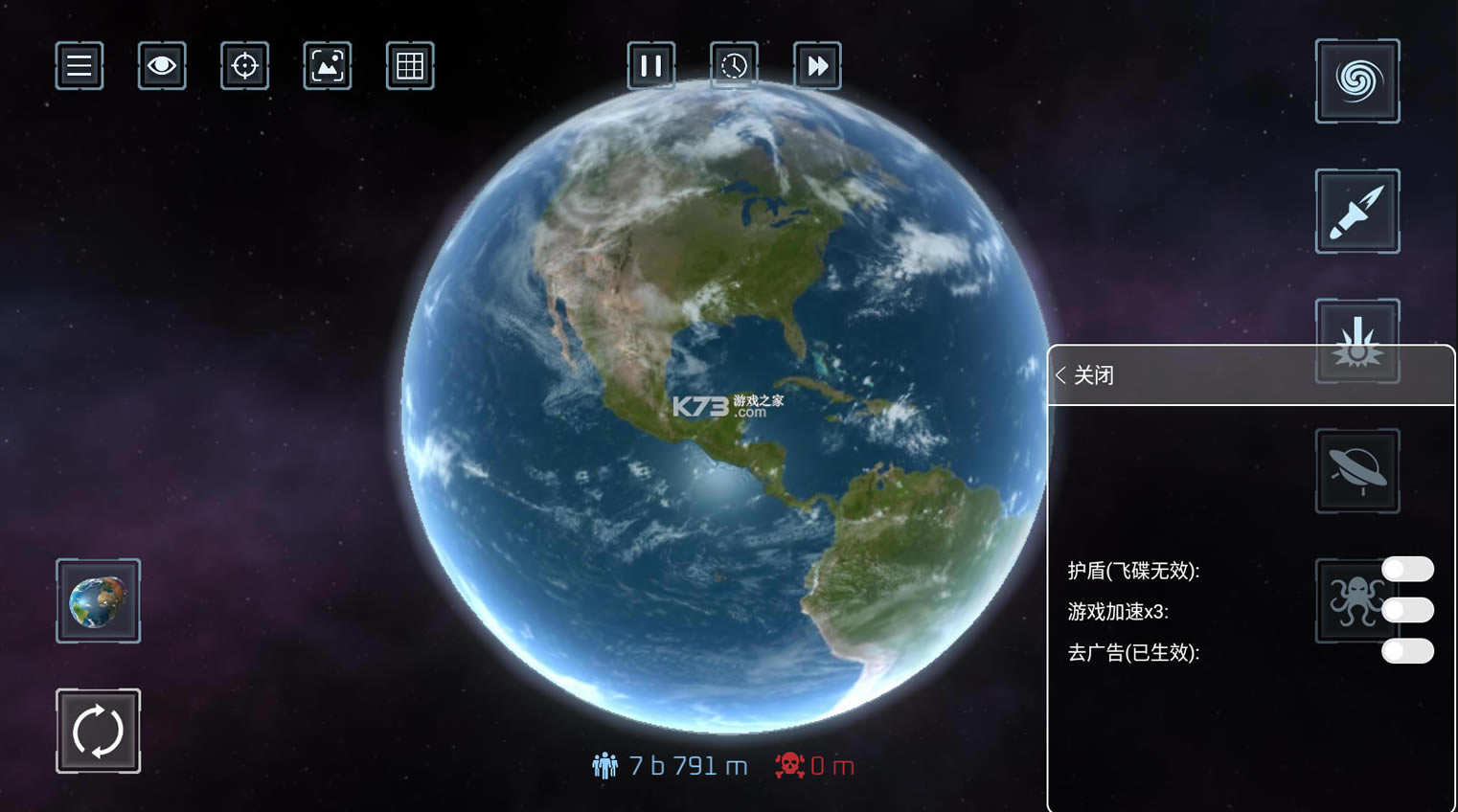1458x812 pixels.
Task: Open the hamburger menu
Action: coord(80,66)
